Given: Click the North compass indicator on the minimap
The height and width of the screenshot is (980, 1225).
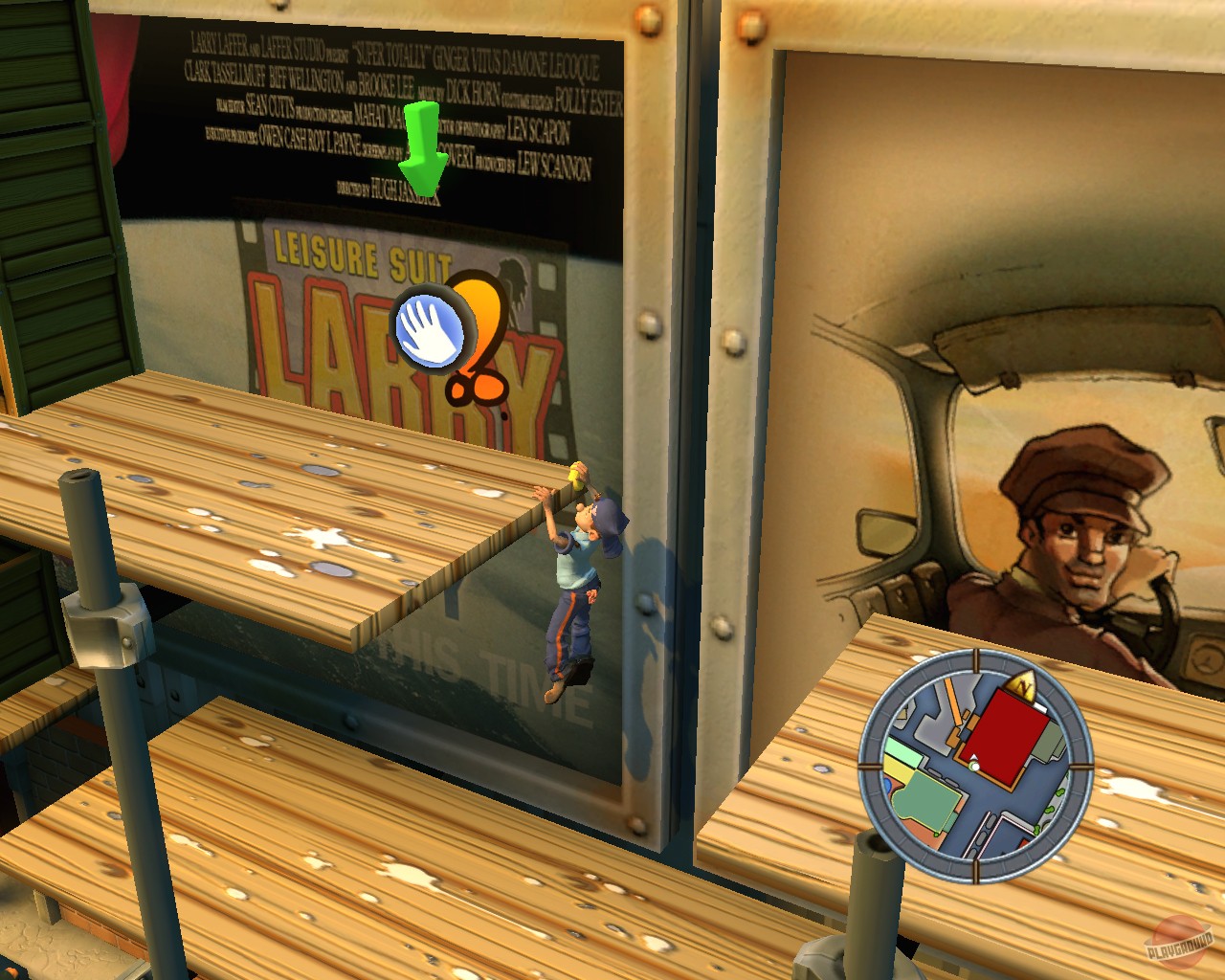Looking at the screenshot, I should [x=1023, y=686].
